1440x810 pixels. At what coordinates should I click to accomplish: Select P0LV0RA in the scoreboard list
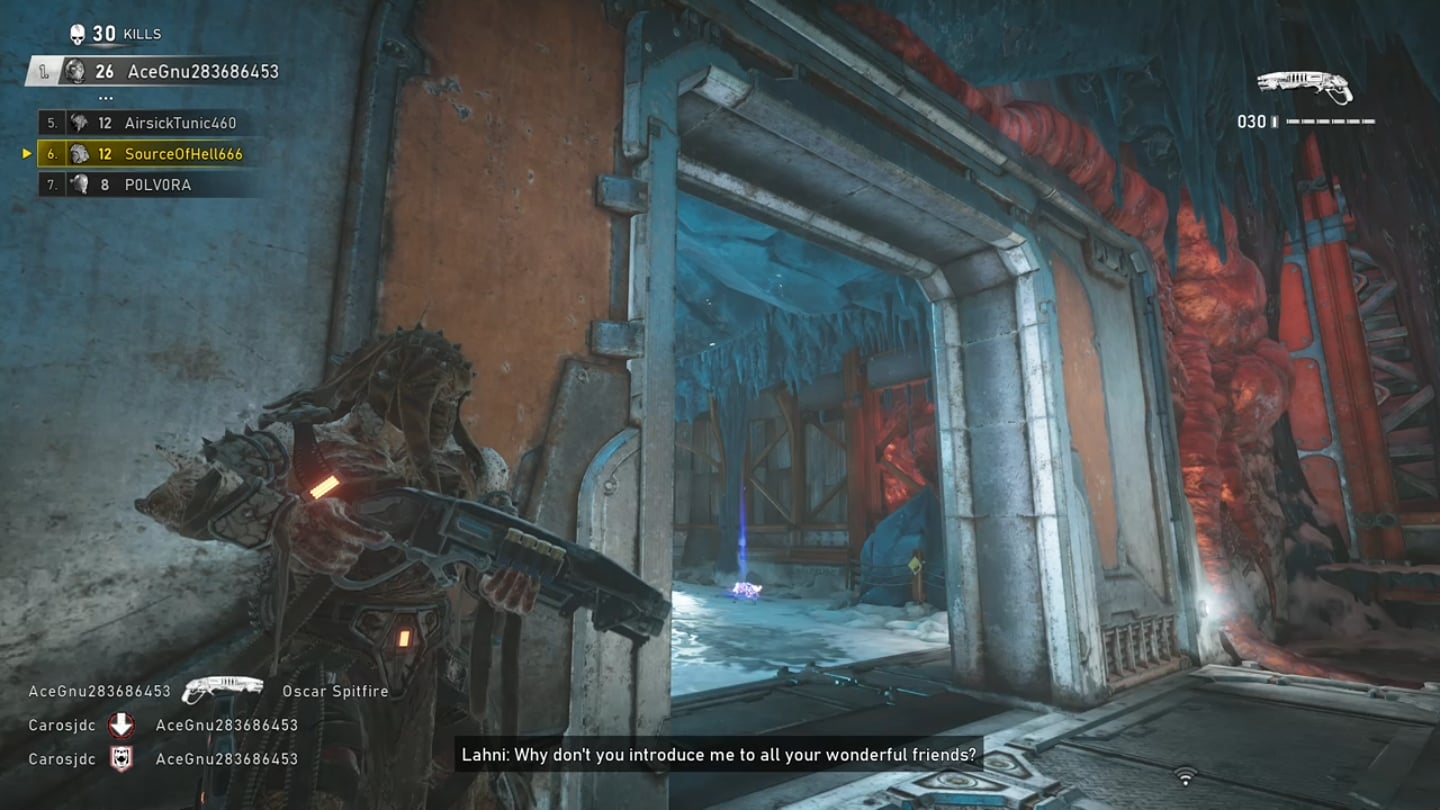140,185
